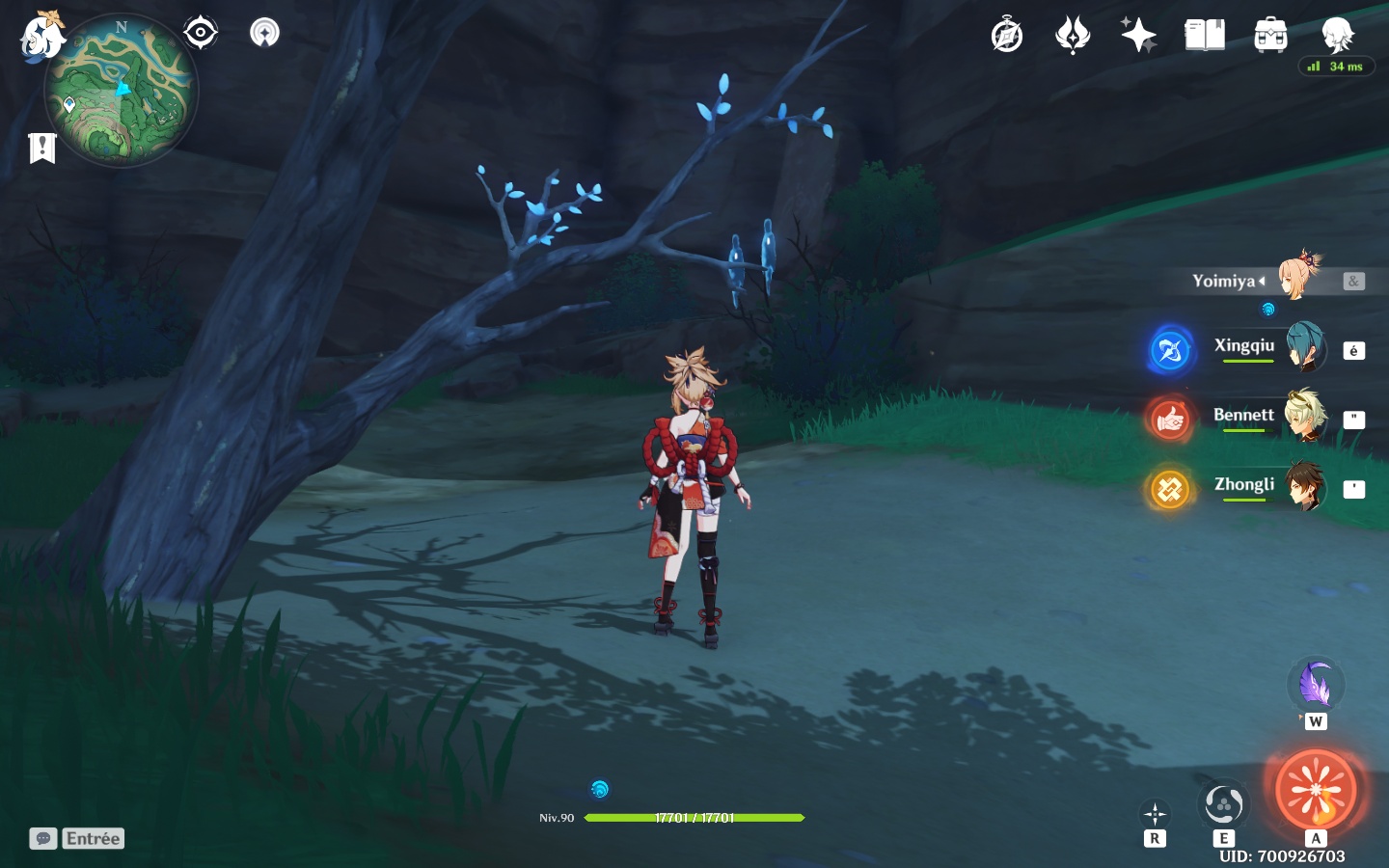Open the Paimon menu

click(x=42, y=37)
